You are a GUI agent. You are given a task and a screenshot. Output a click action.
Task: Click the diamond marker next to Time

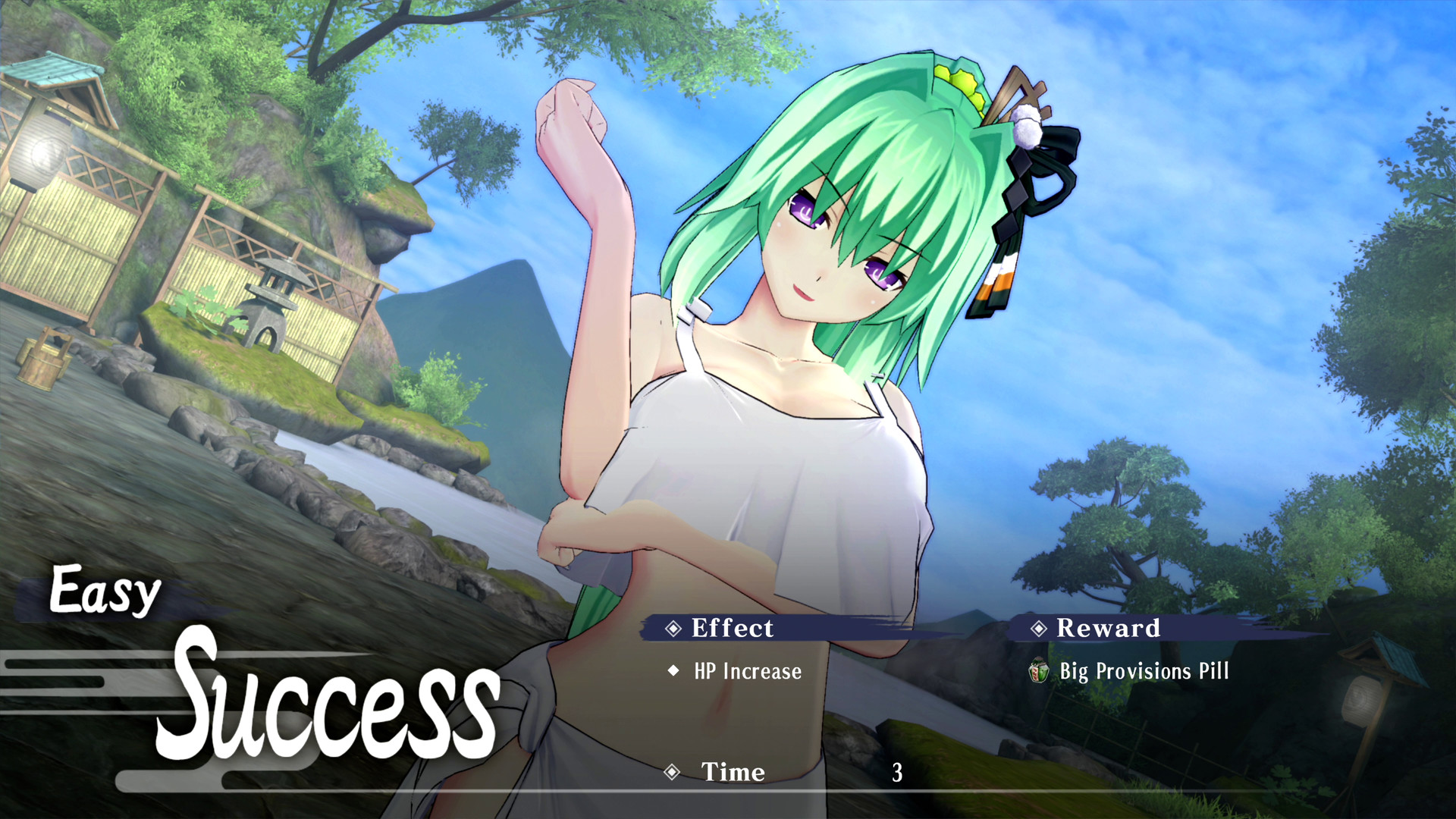670,773
